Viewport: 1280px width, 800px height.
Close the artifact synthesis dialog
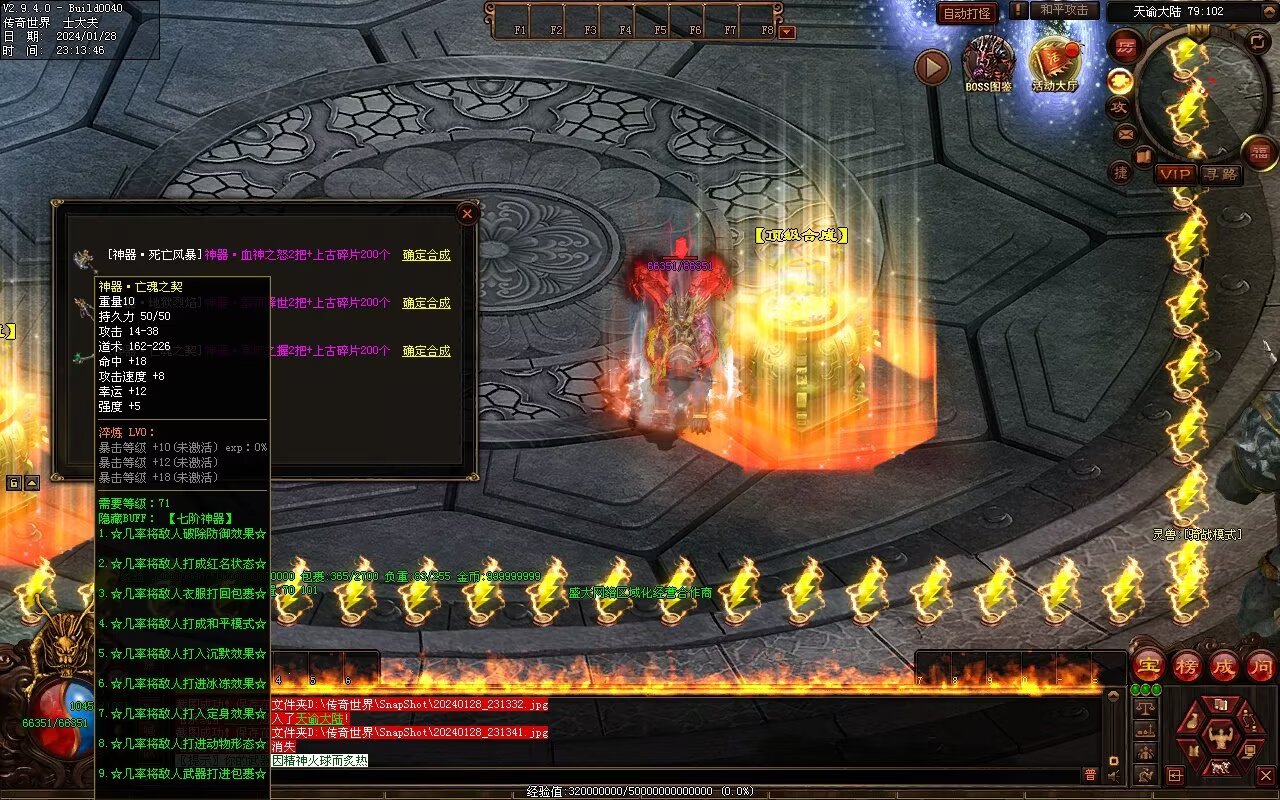467,213
